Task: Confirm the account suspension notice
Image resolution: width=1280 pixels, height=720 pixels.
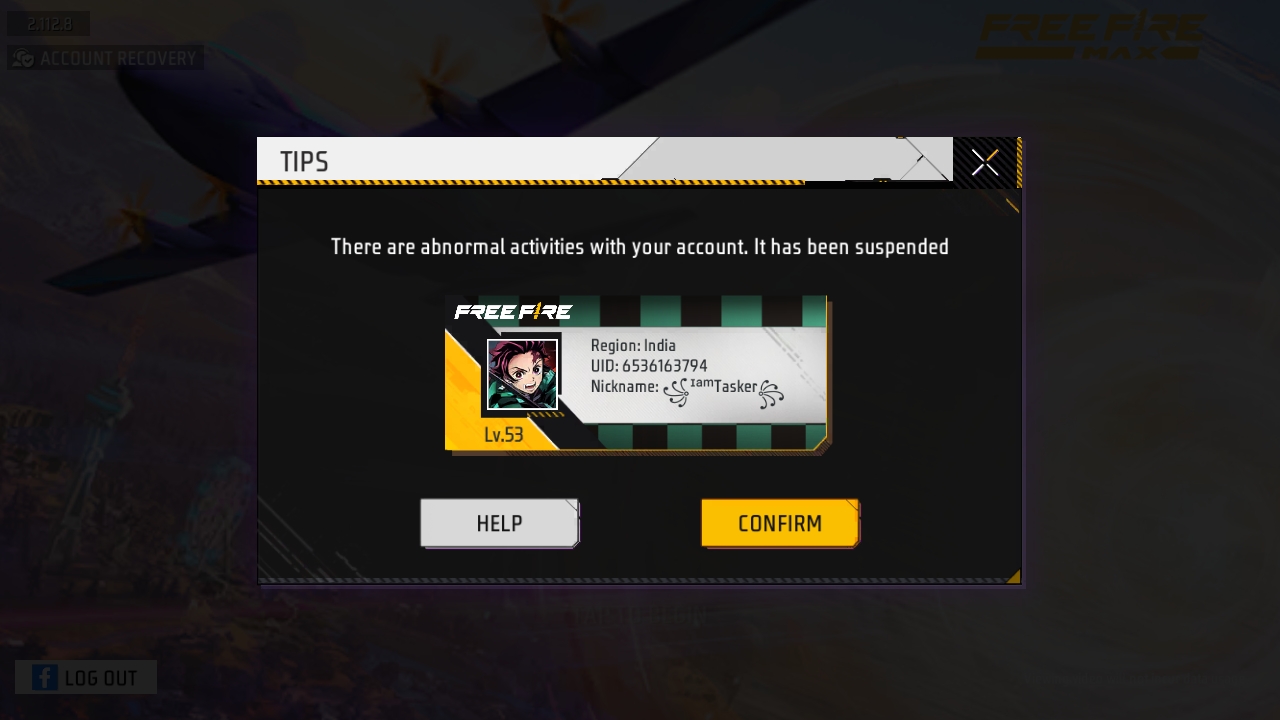Action: pos(779,523)
